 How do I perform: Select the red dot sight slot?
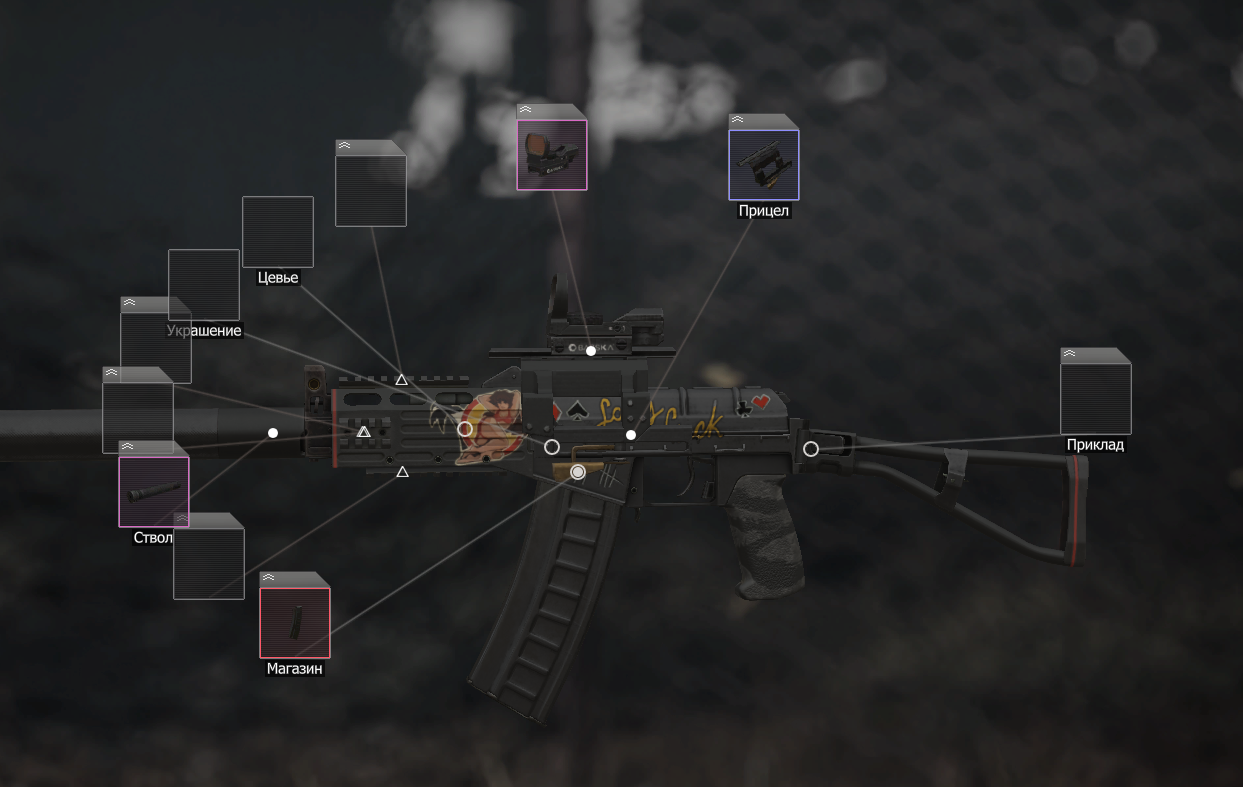tap(552, 154)
